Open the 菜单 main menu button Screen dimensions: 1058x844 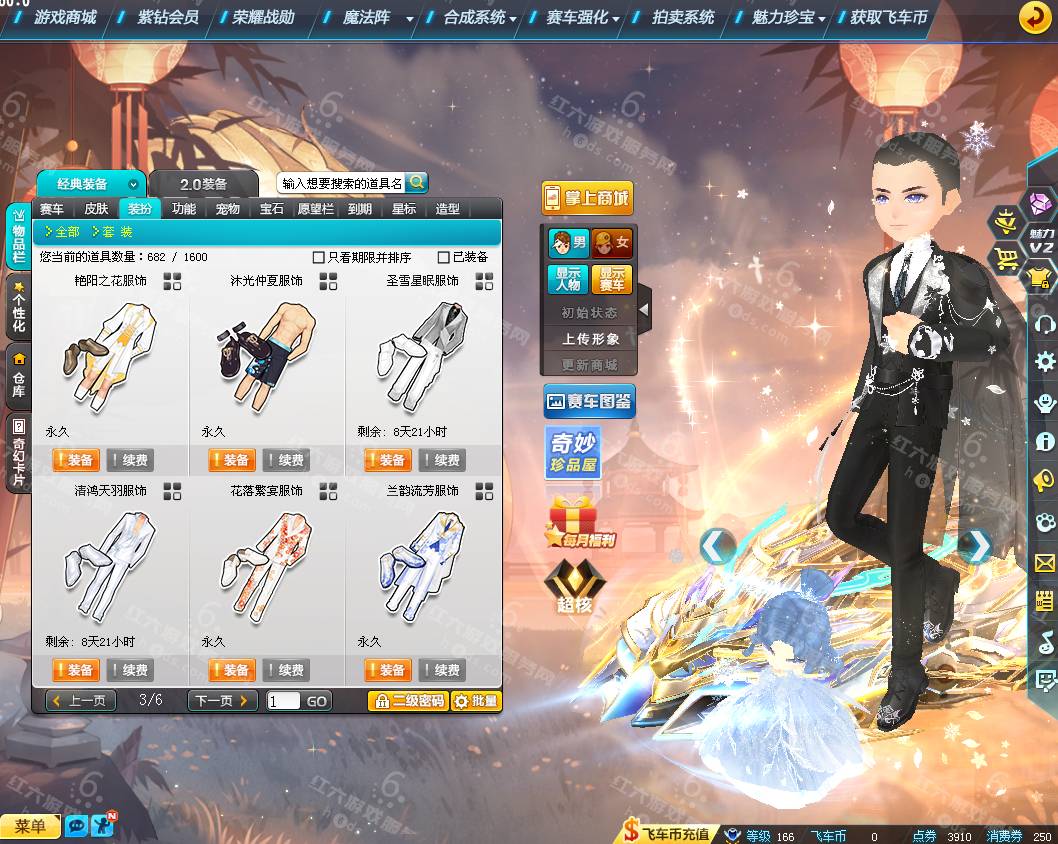click(31, 826)
